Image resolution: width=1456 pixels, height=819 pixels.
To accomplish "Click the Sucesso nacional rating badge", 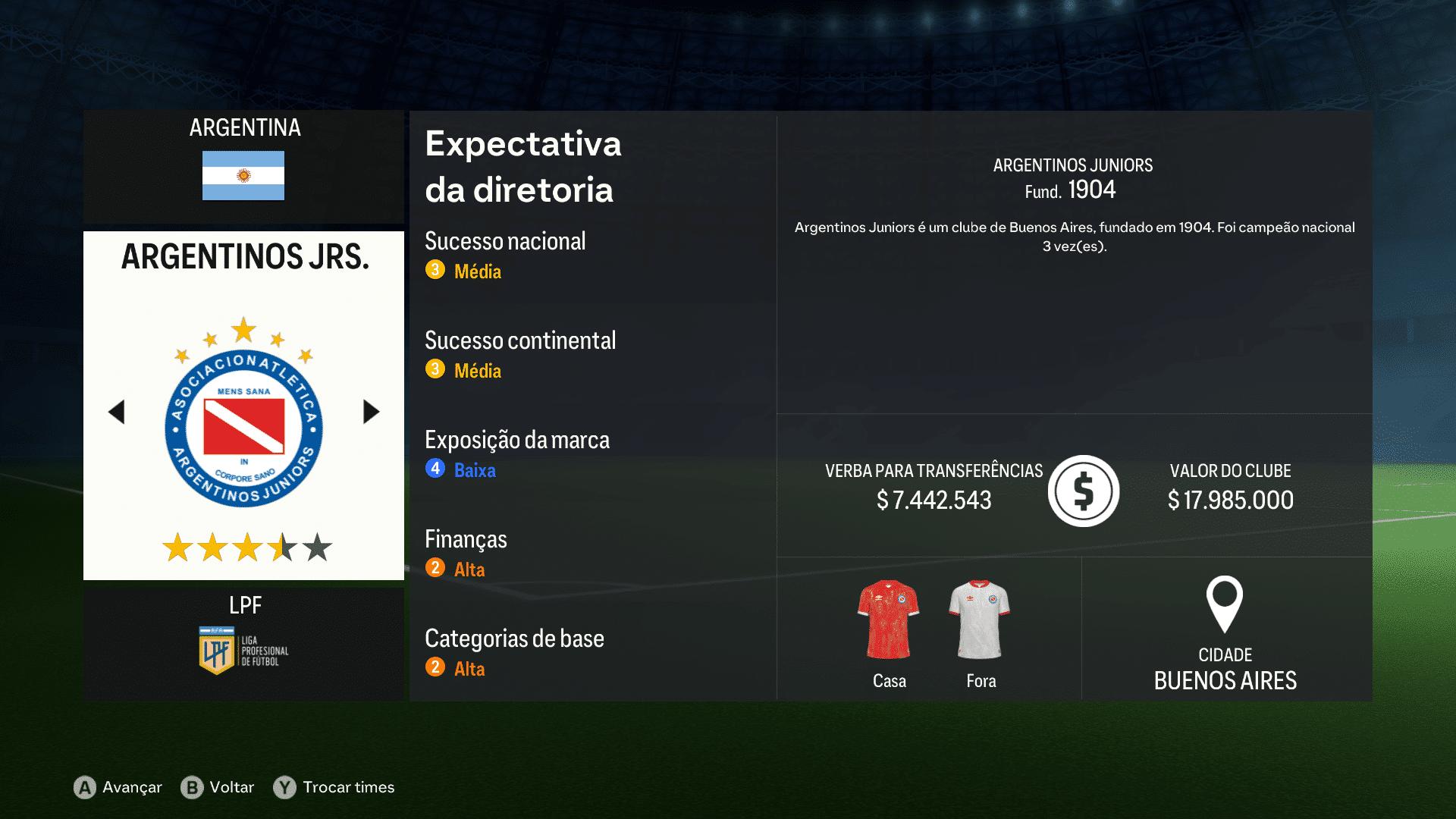I will pos(435,270).
